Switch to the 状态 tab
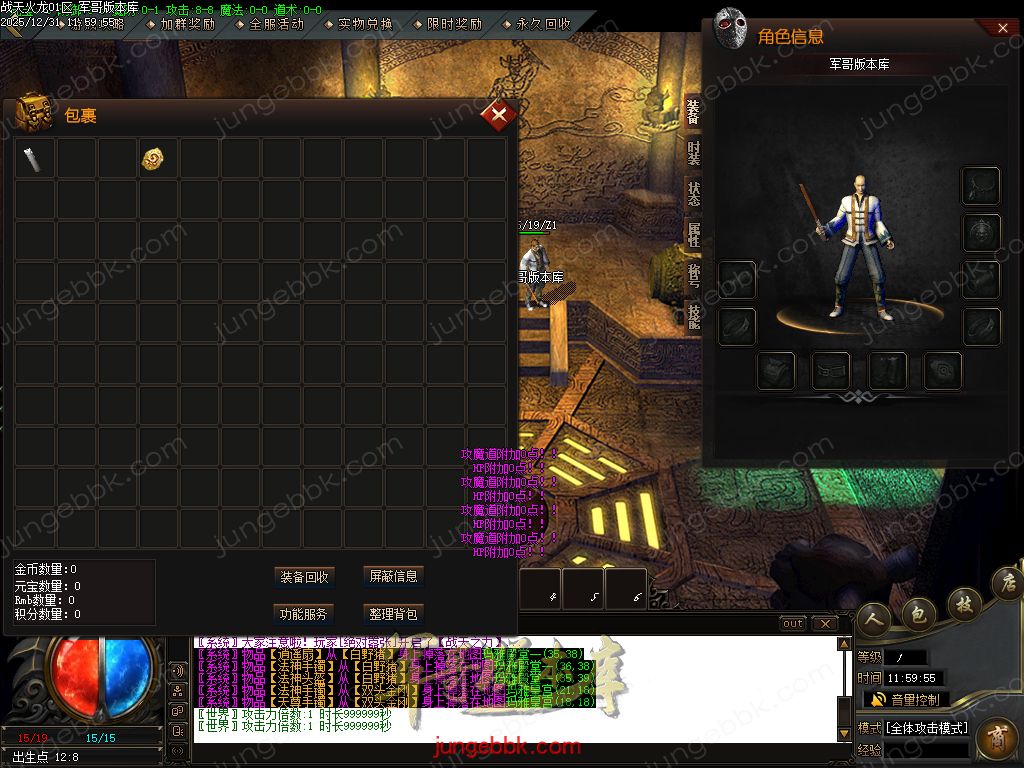The width and height of the screenshot is (1024, 768). coord(693,193)
